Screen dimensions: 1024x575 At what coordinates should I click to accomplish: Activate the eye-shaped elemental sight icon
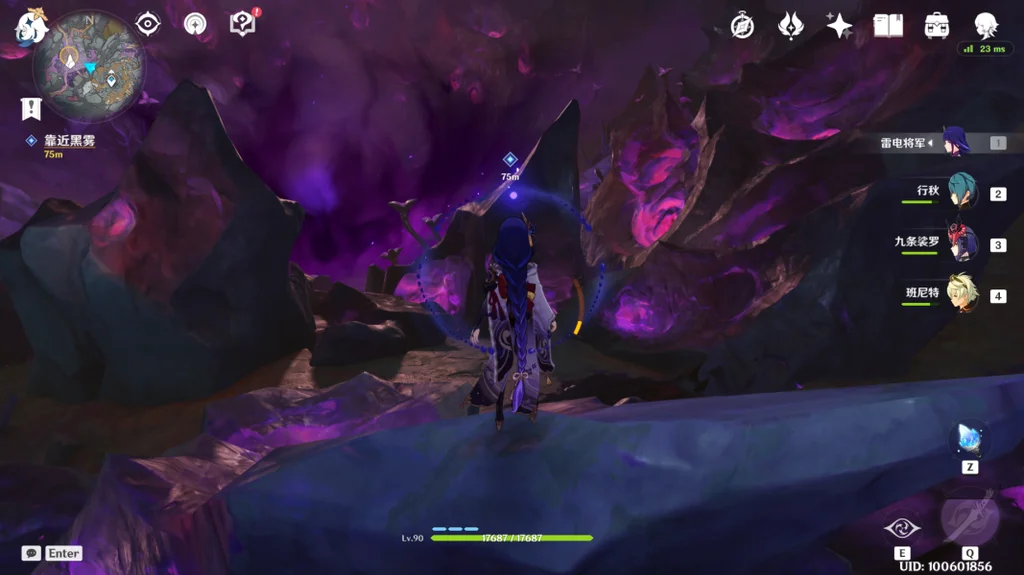click(x=148, y=24)
